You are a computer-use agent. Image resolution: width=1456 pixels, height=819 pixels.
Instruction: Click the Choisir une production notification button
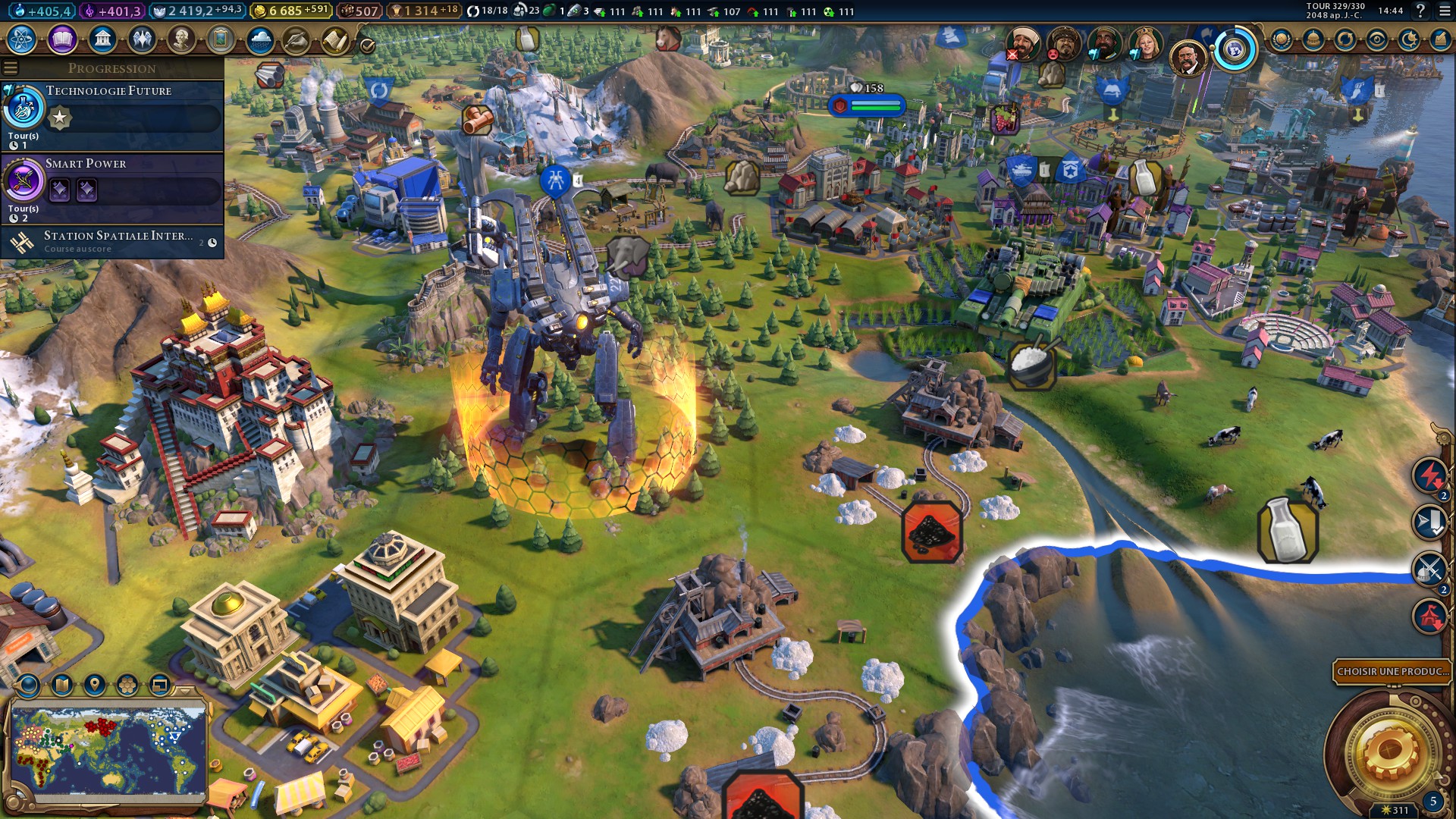tap(1392, 671)
